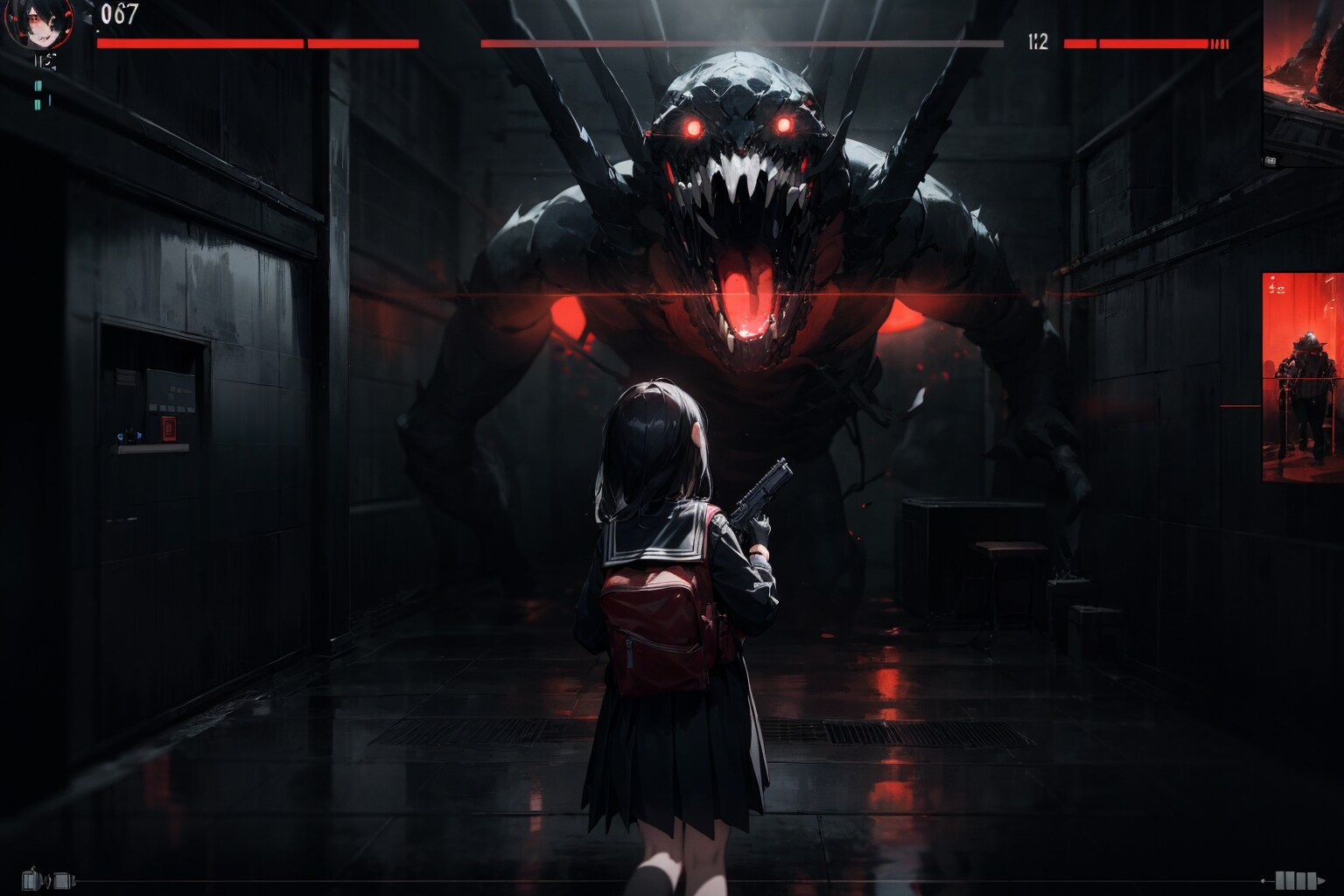This screenshot has height=896, width=1344.
Task: Select the red thumbnail showing a hatted figure
Action: (x=1302, y=376)
